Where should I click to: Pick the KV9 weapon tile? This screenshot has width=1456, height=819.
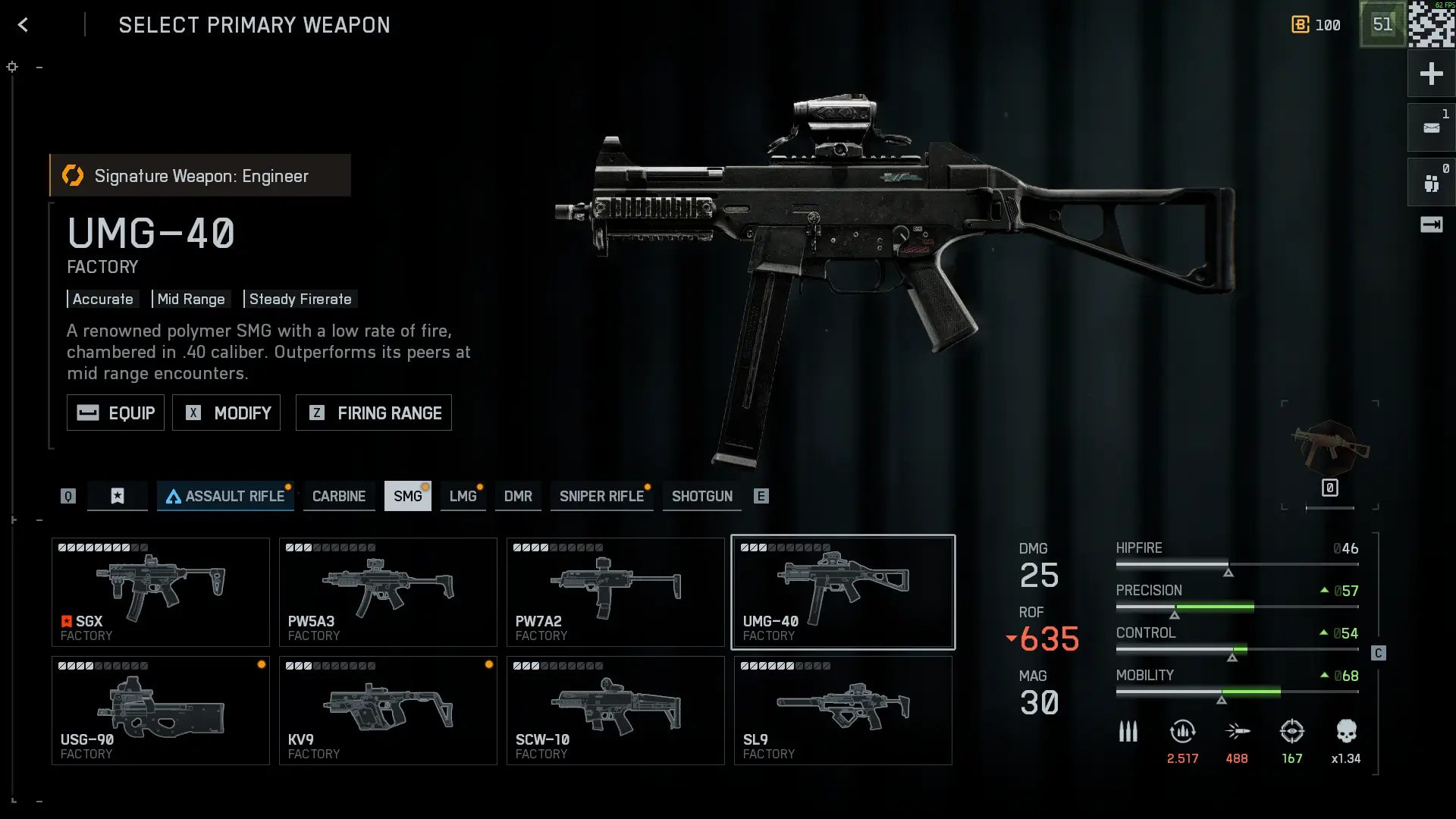point(388,711)
